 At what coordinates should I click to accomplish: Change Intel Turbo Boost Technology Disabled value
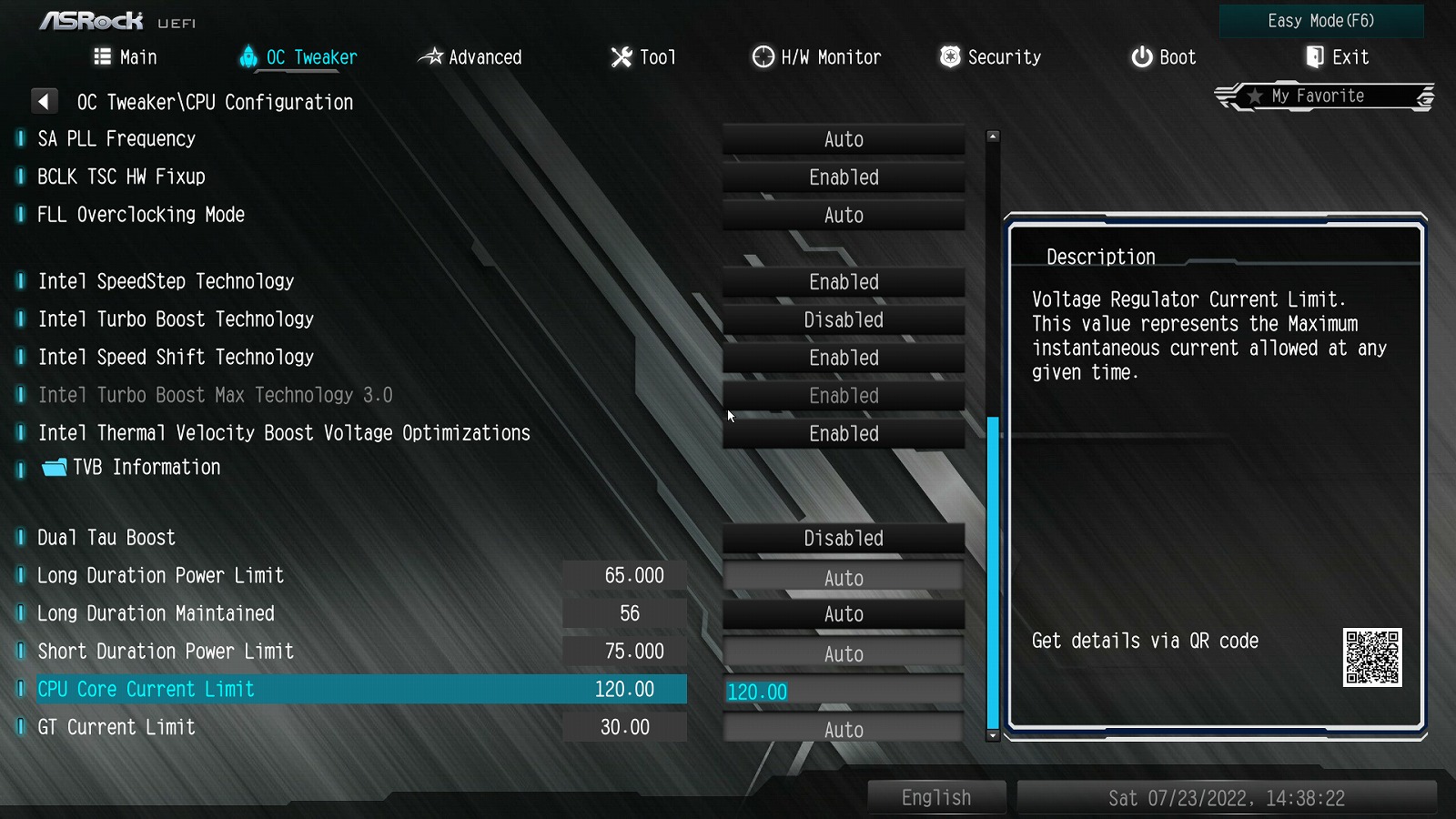click(844, 320)
